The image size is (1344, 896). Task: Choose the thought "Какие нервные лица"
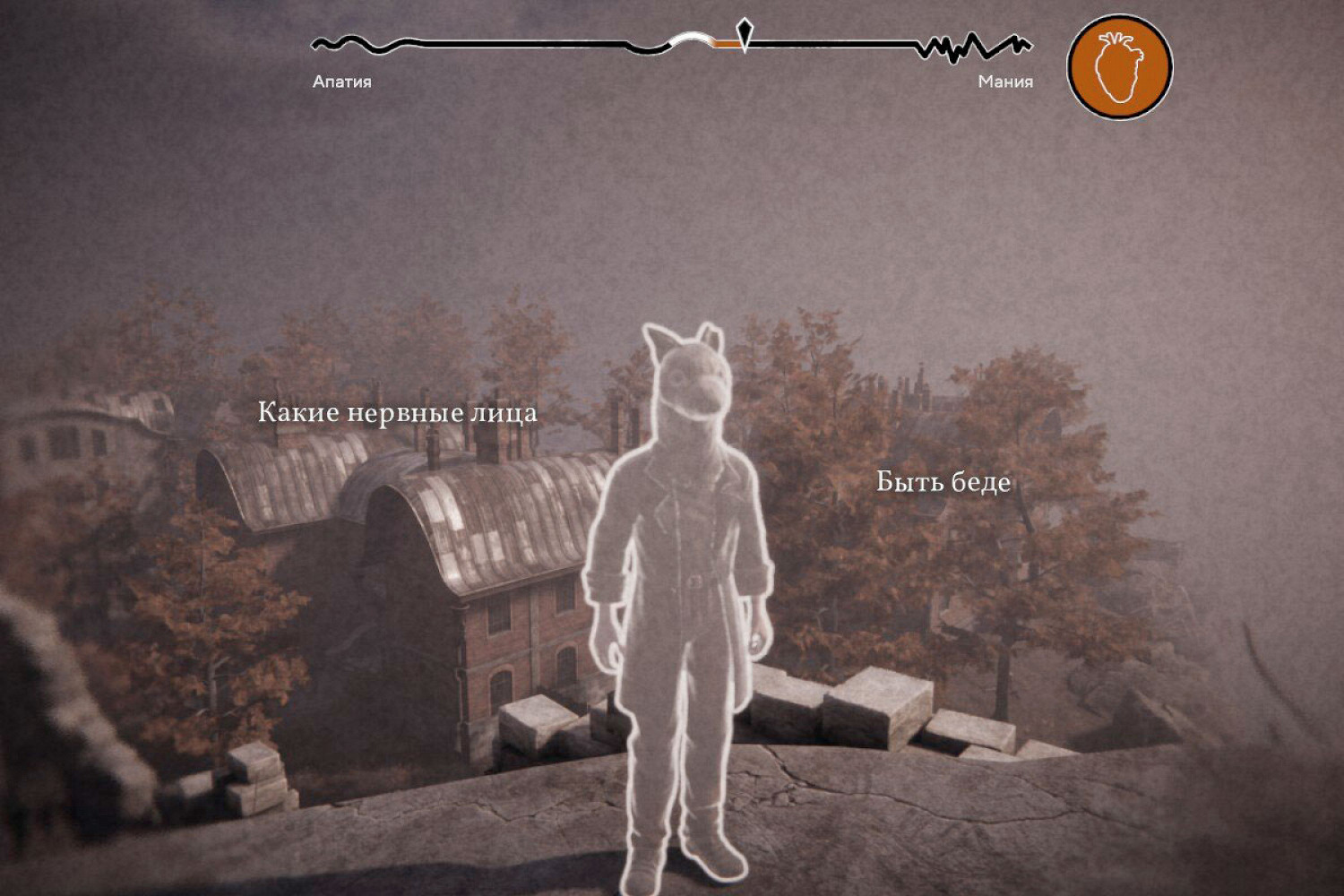click(x=397, y=413)
